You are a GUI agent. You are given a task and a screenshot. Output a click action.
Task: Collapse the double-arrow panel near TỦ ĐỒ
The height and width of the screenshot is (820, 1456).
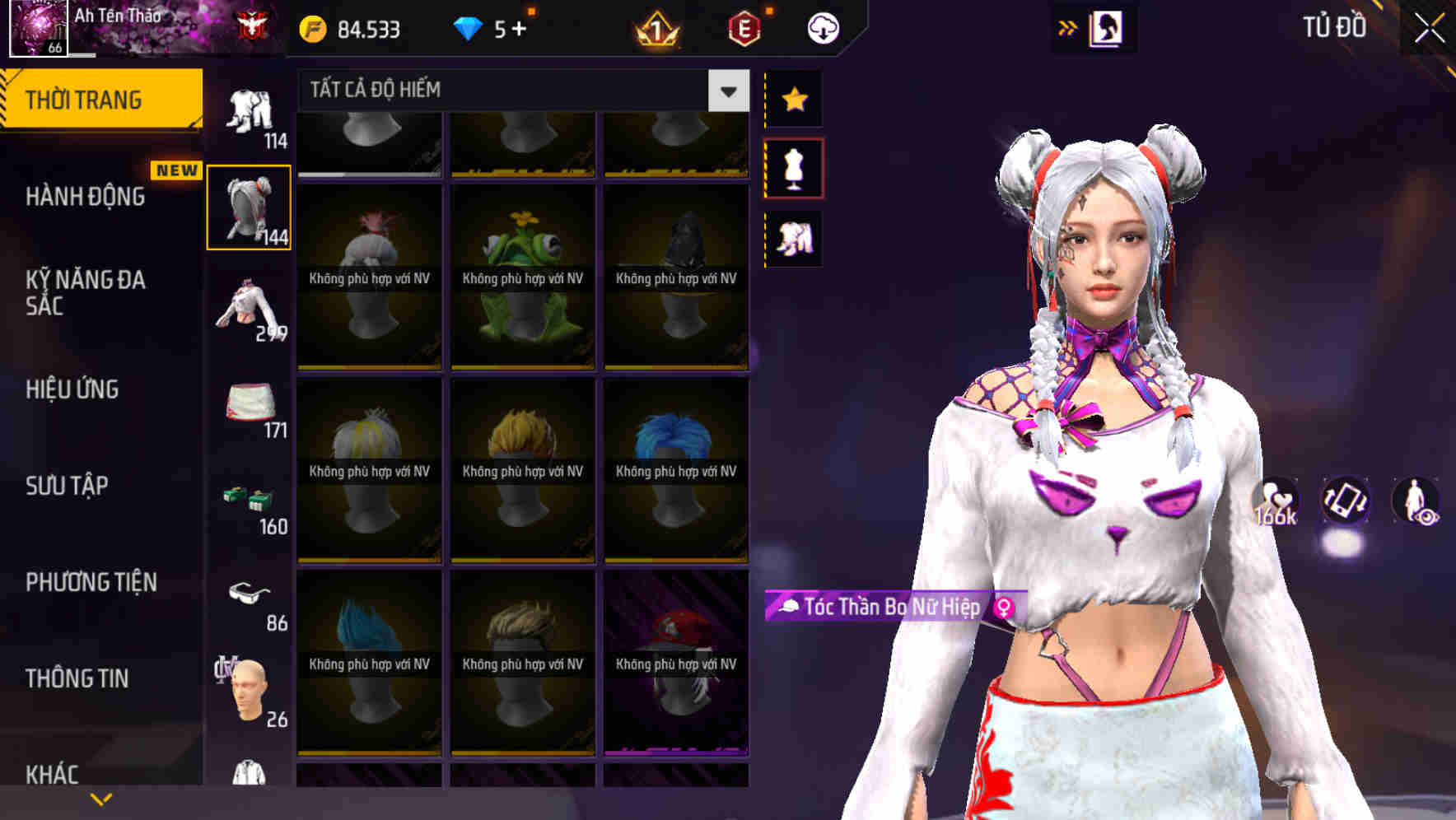point(1067,27)
